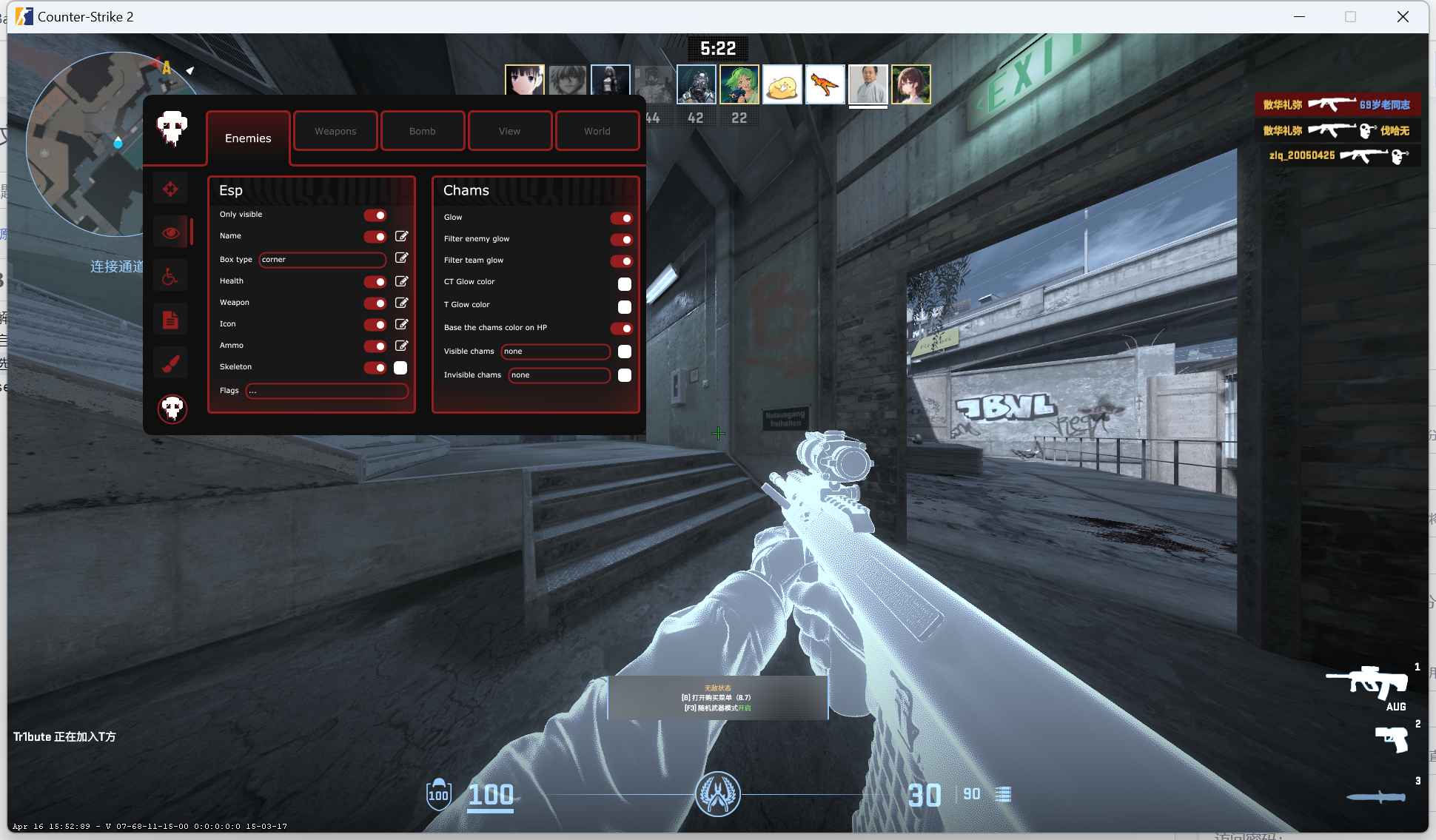This screenshot has height=840, width=1436.
Task: Disable the Glow toggle in Chams
Action: tap(621, 218)
